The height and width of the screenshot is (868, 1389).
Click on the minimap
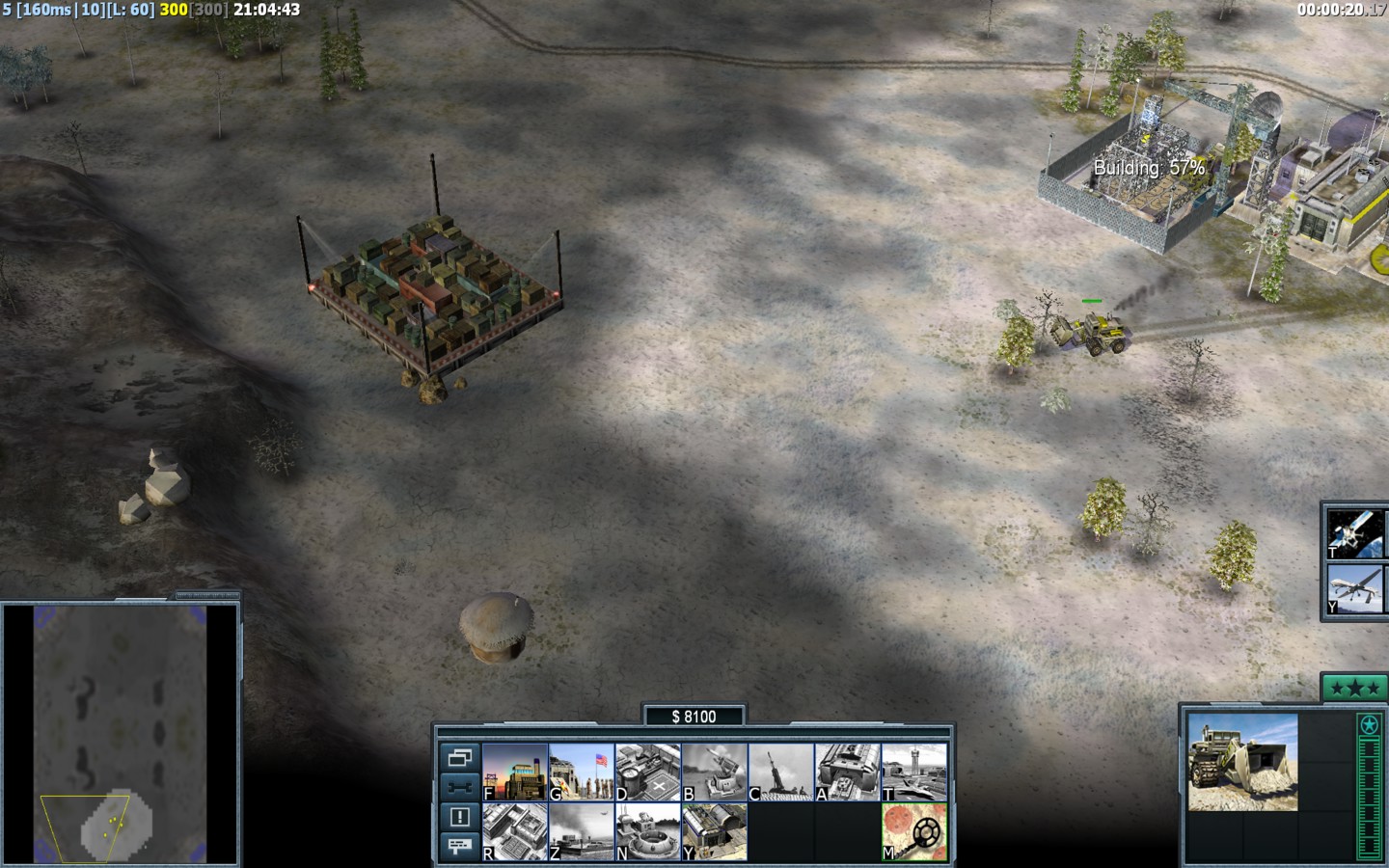[x=121, y=735]
